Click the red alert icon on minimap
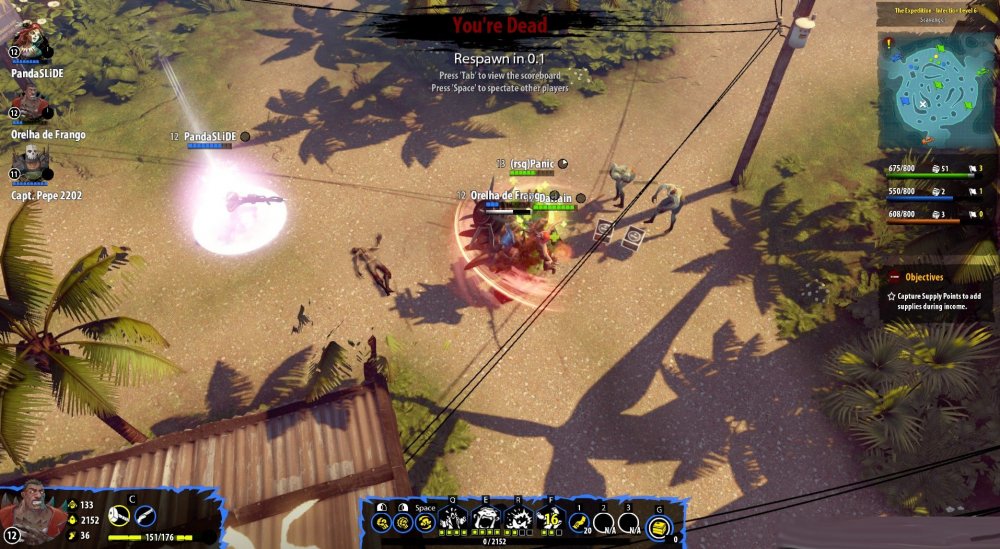Screen dimensions: 1000x549 [888, 44]
